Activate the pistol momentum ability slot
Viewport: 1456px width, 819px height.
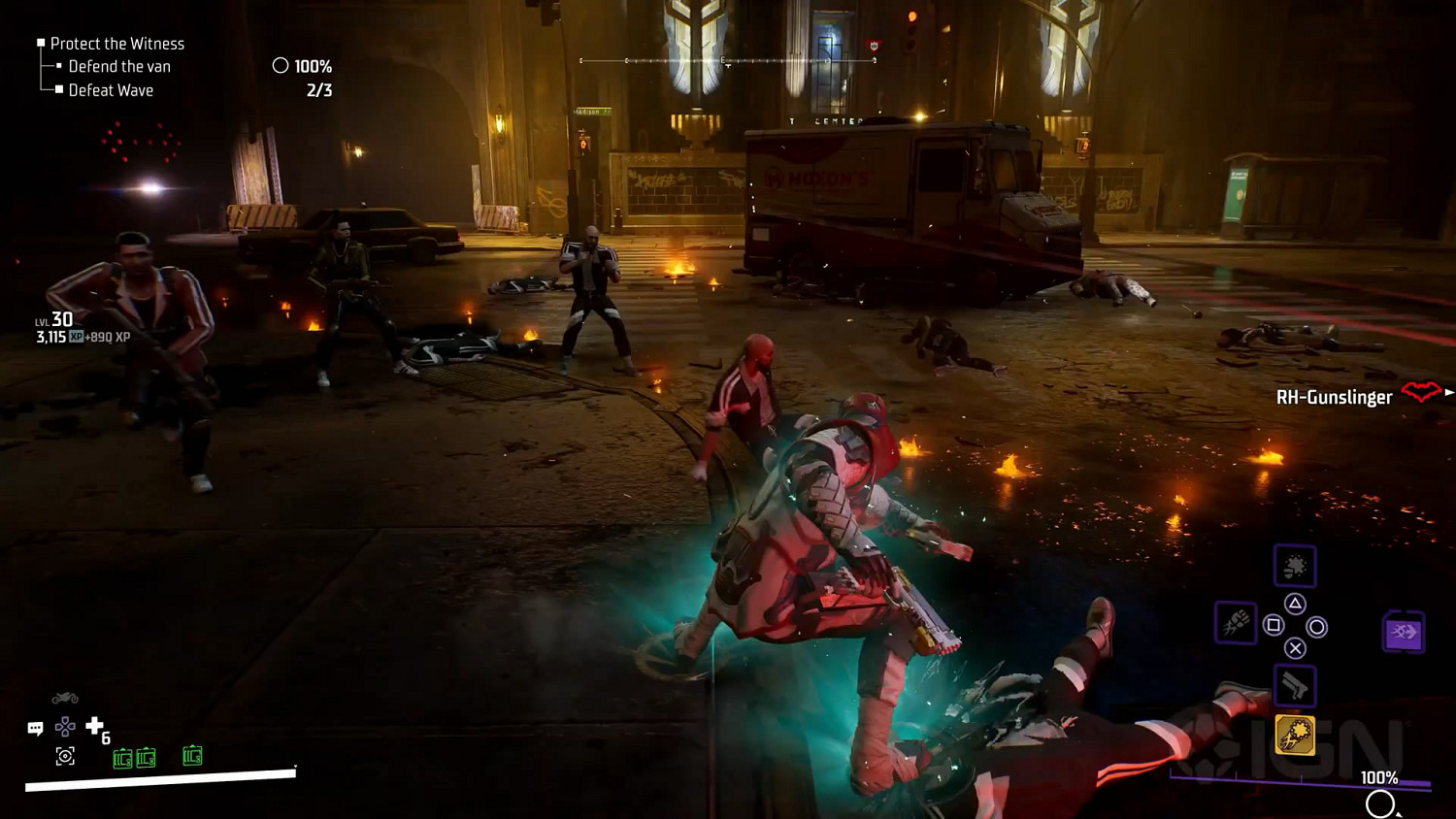[x=1295, y=686]
